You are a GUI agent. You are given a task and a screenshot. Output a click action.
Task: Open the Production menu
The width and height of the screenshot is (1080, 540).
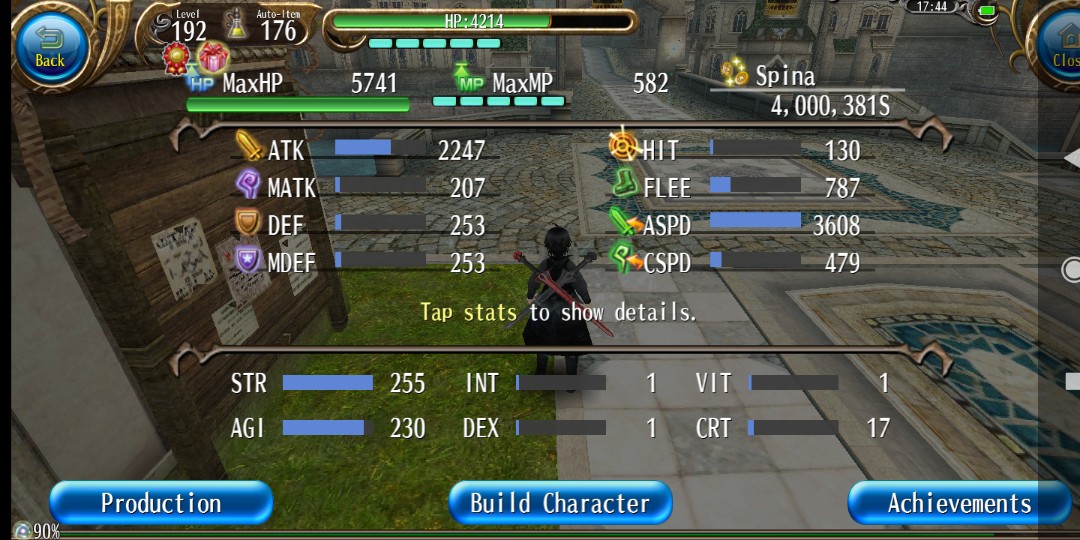(161, 503)
